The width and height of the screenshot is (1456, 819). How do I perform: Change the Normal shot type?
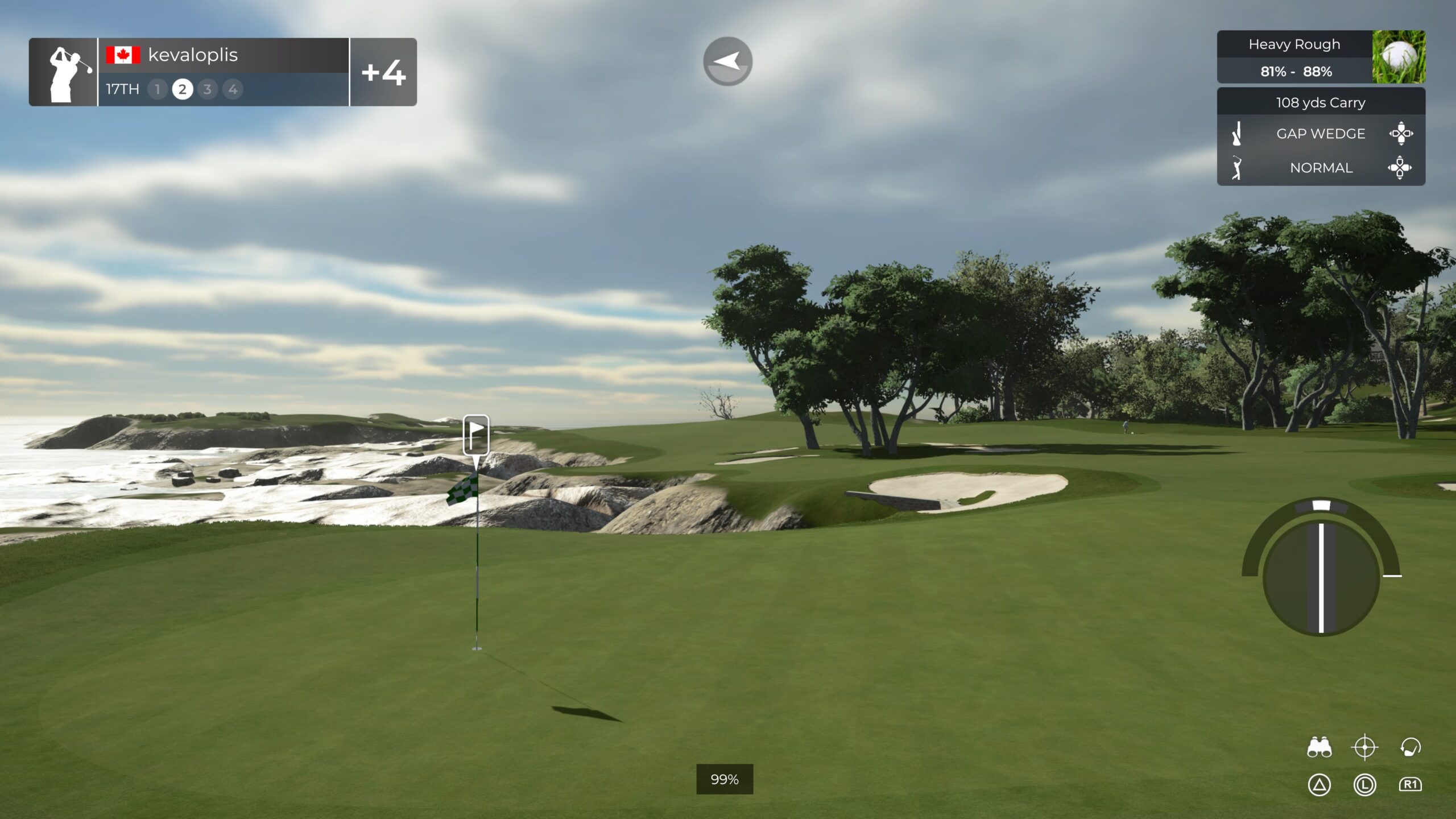click(x=1320, y=168)
